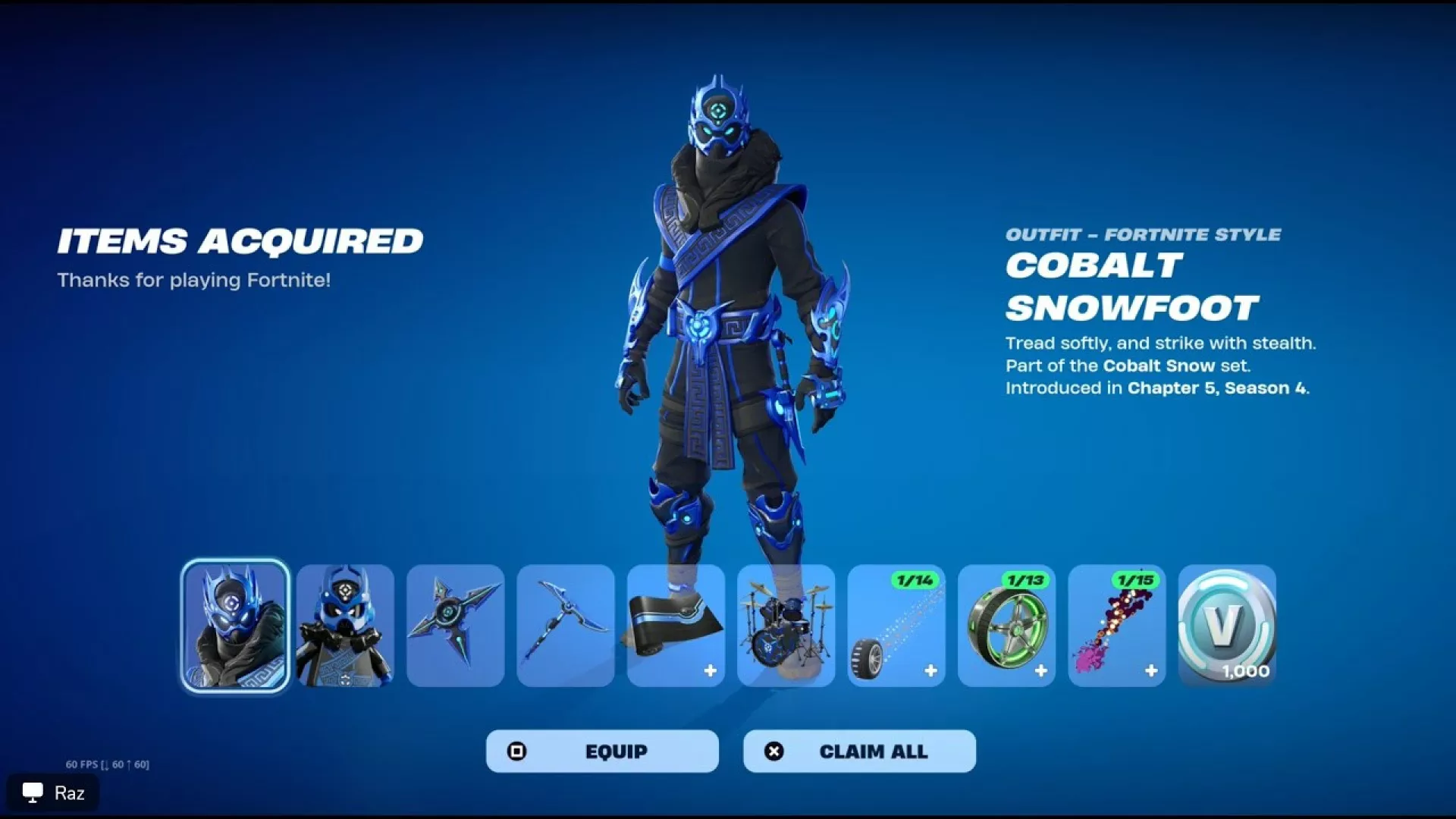Select the Cobalt Snowfoot outfit thumbnail
This screenshot has width=1456, height=819.
[235, 626]
